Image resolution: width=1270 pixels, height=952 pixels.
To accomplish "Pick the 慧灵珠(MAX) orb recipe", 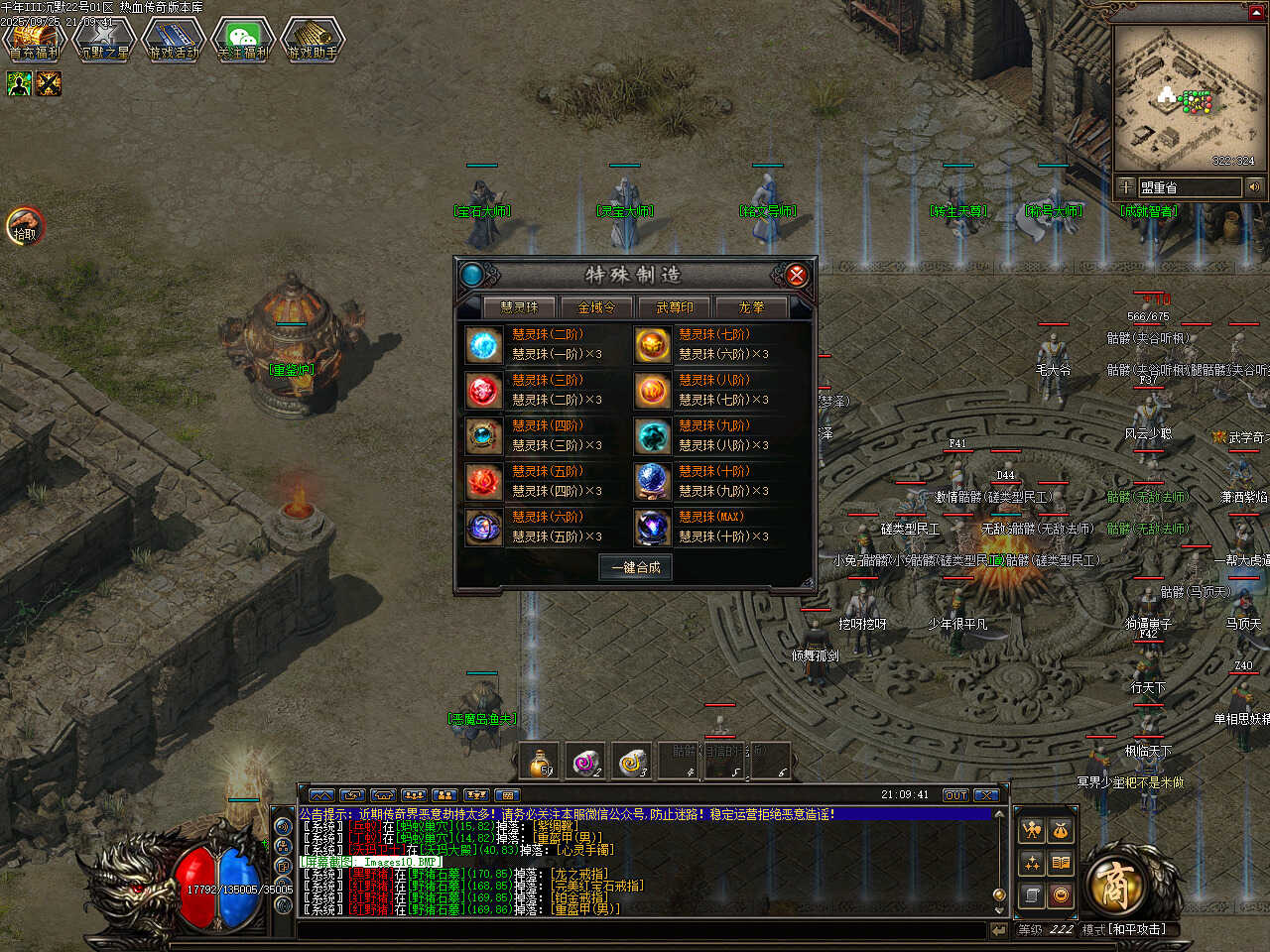I will [x=652, y=527].
